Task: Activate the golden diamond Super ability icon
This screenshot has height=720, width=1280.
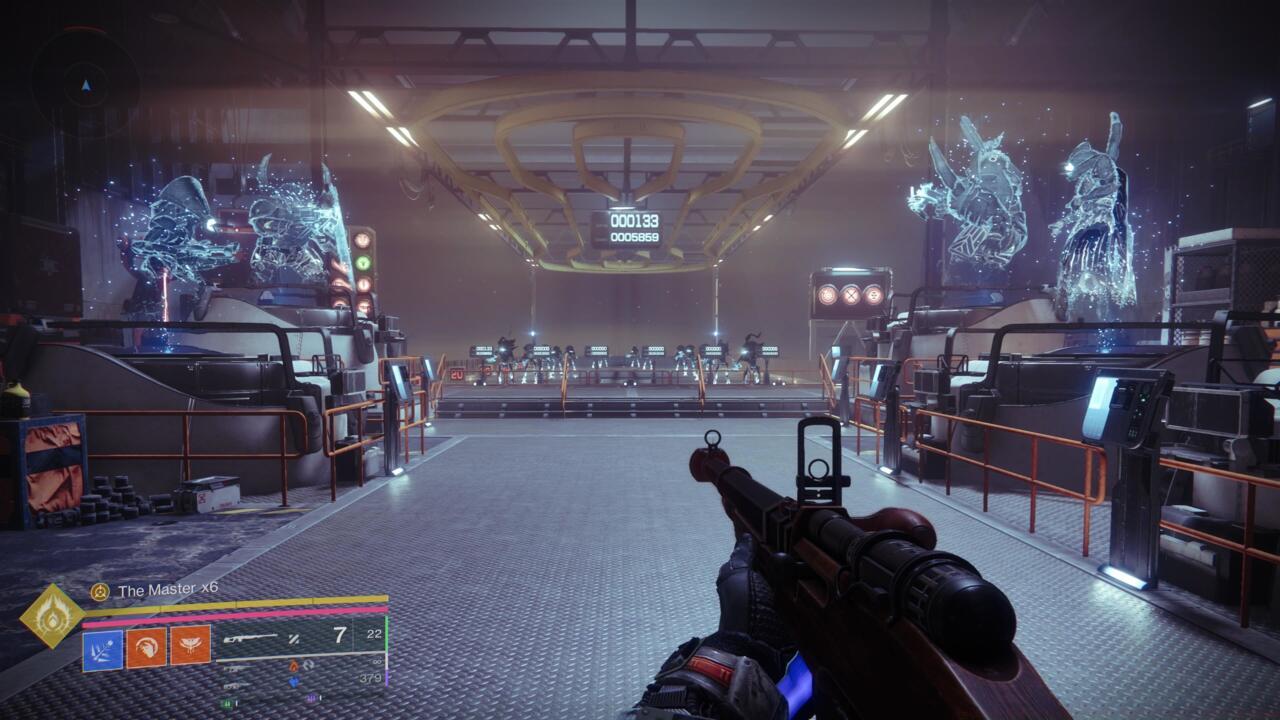Action: 51,616
